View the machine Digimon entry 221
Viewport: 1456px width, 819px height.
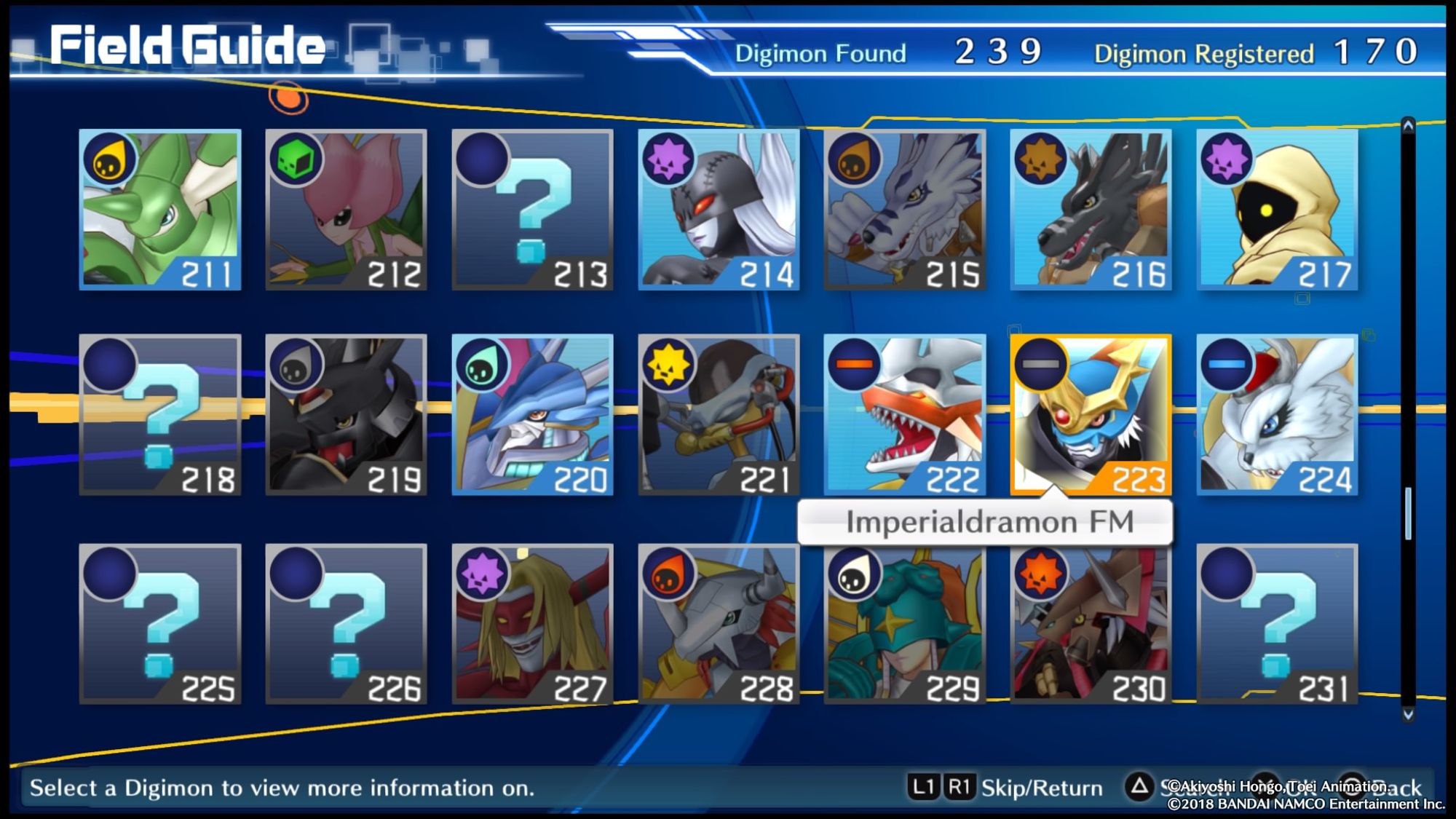point(719,415)
